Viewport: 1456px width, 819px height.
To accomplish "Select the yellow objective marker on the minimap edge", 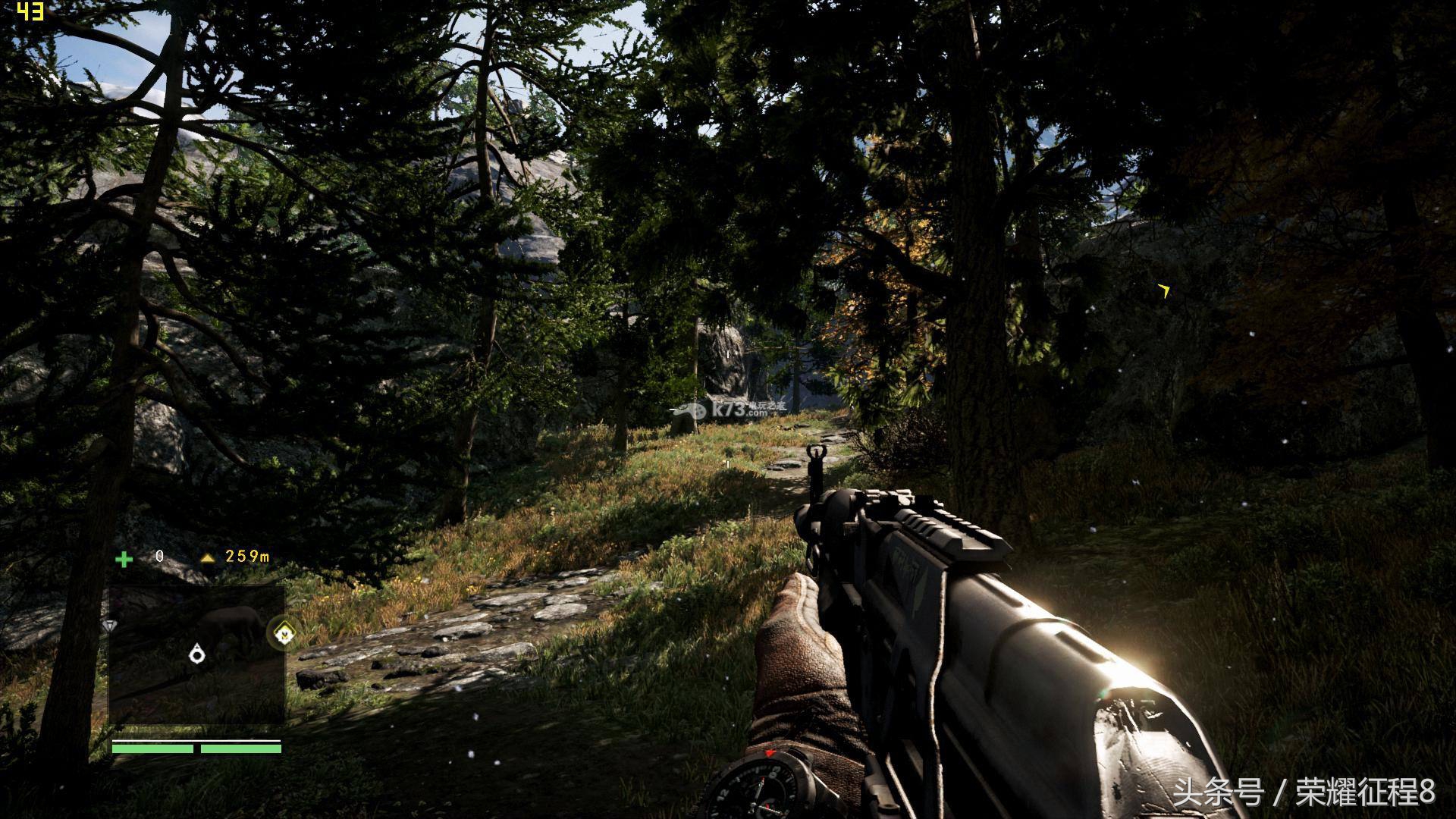I will 284,632.
